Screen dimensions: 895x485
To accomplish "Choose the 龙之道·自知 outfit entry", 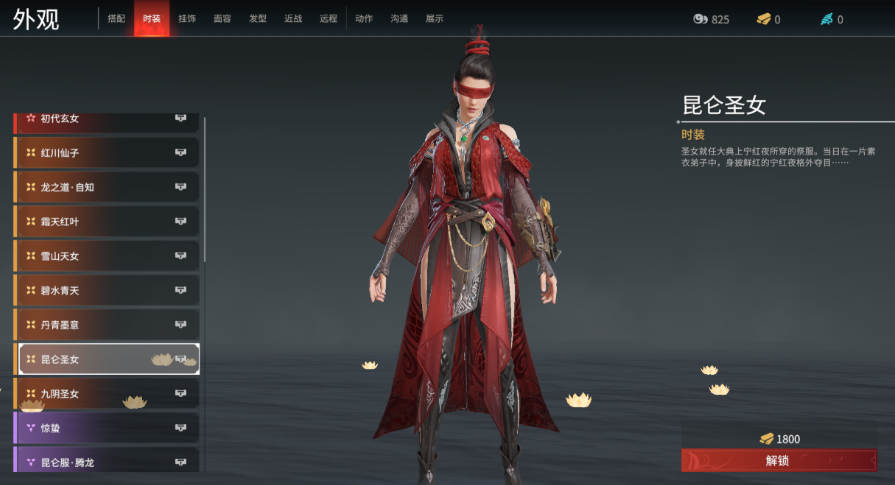I will [x=106, y=187].
